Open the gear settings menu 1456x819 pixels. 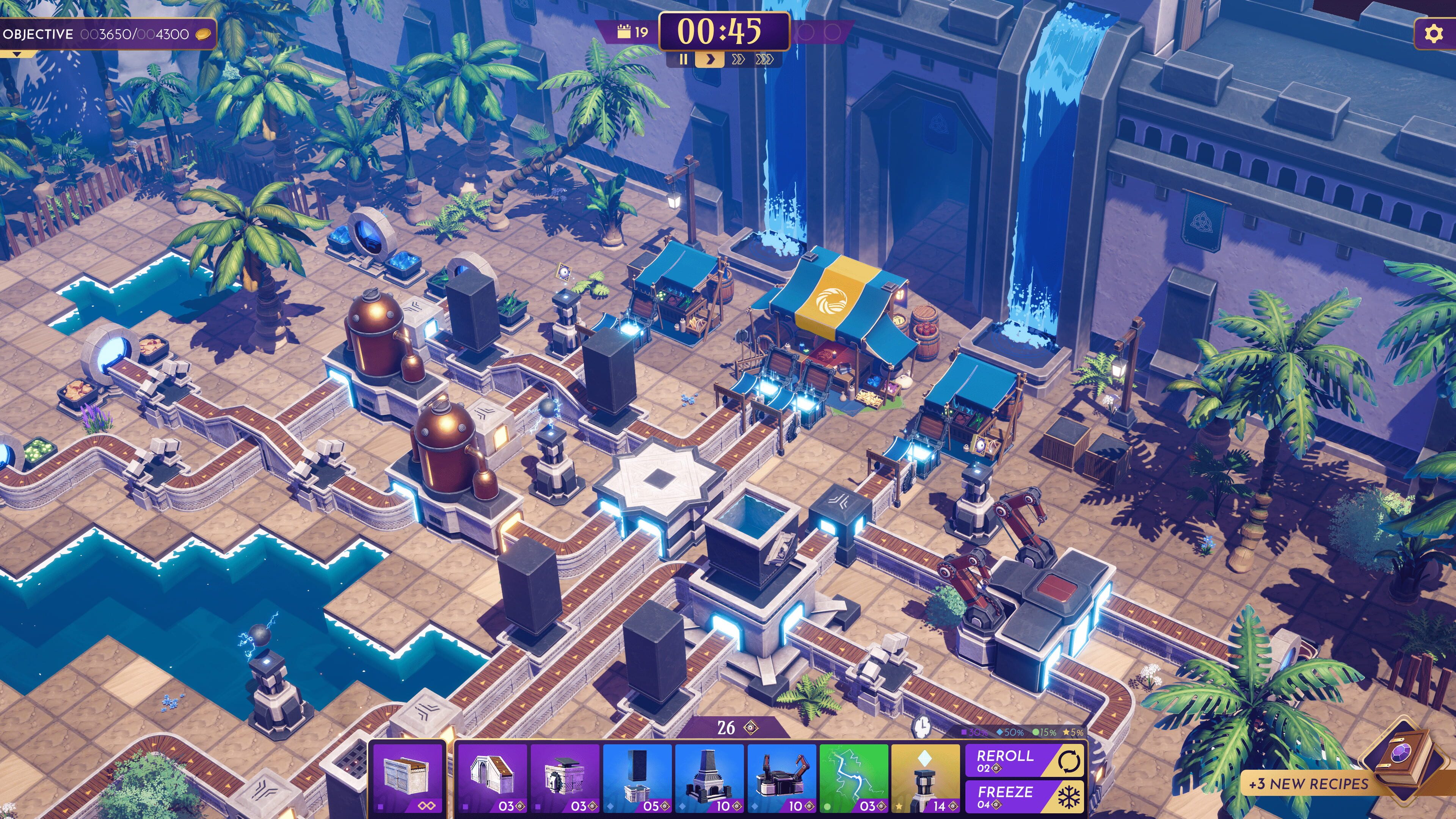click(x=1433, y=34)
